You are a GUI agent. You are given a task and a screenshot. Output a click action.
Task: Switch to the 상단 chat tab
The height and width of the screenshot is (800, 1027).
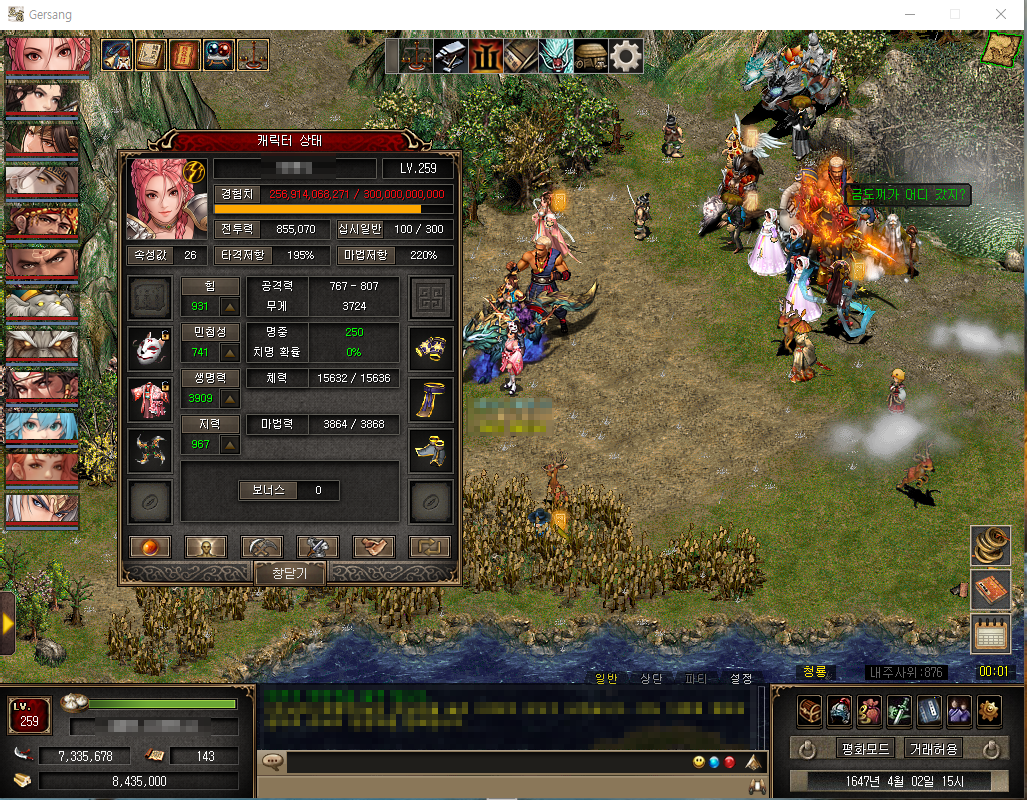651,679
